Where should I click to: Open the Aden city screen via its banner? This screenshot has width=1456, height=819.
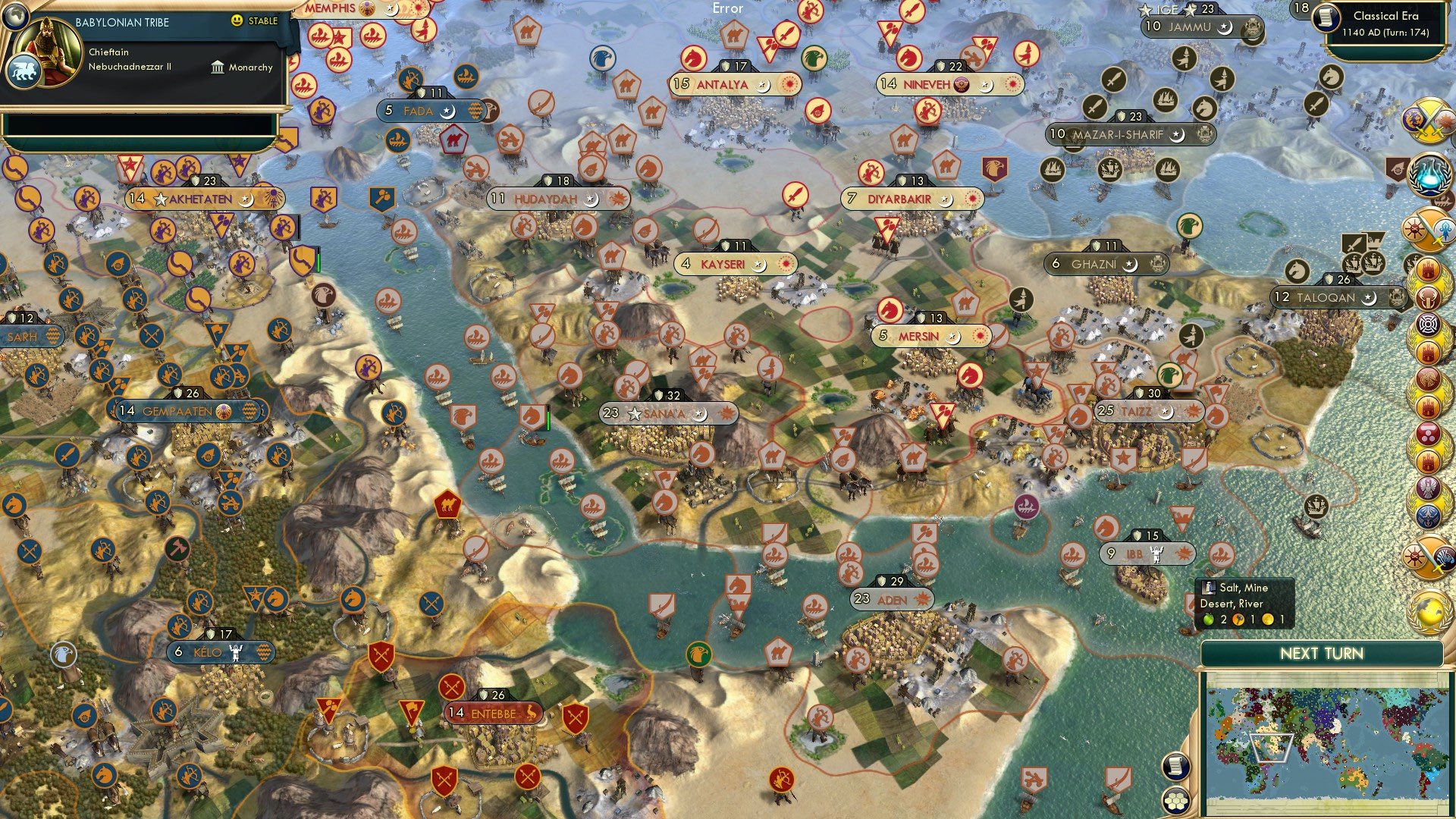point(891,599)
